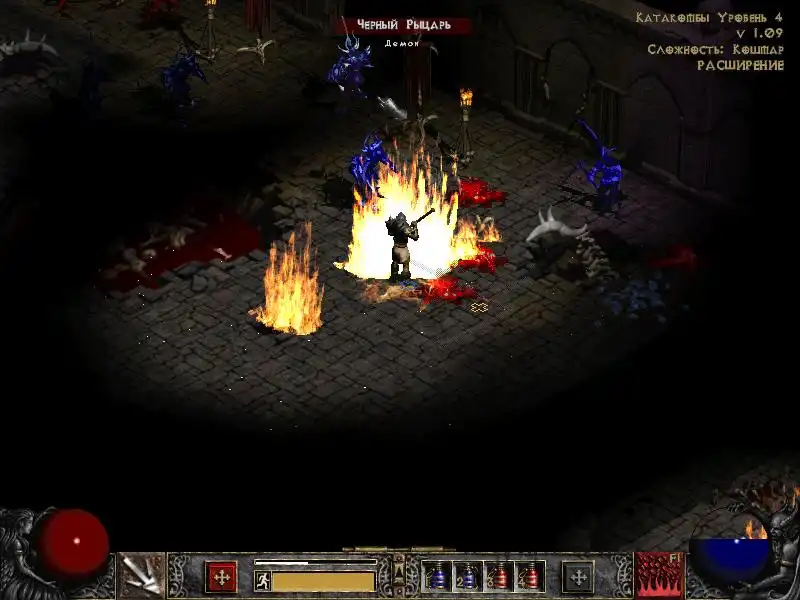Drink the red healing potion in belt slot 4
Screen dimensions: 800x600
tap(528, 577)
